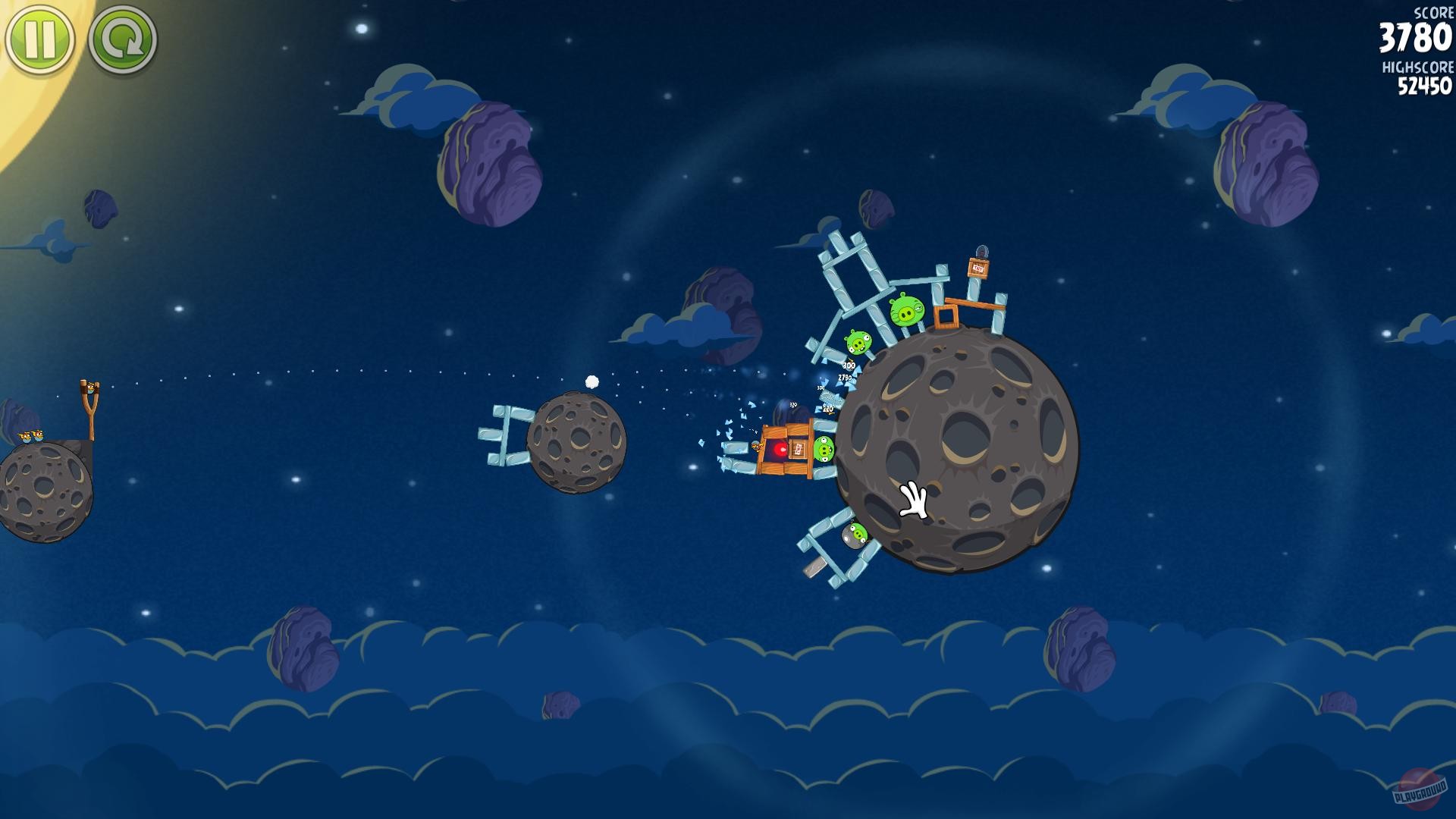Tap the small pig on the diagonal ice beam

click(857, 343)
